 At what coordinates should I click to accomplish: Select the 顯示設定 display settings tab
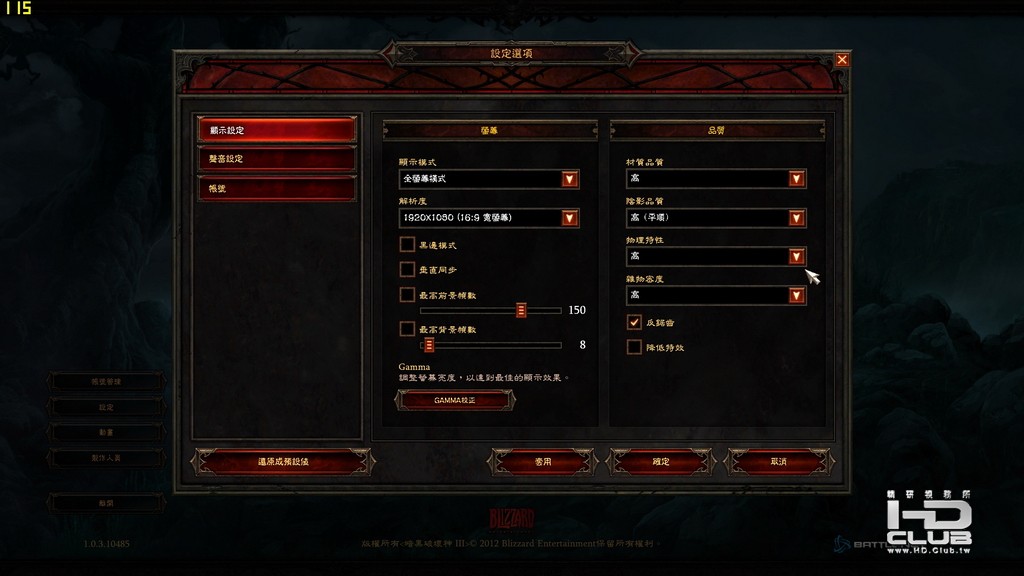tap(276, 130)
